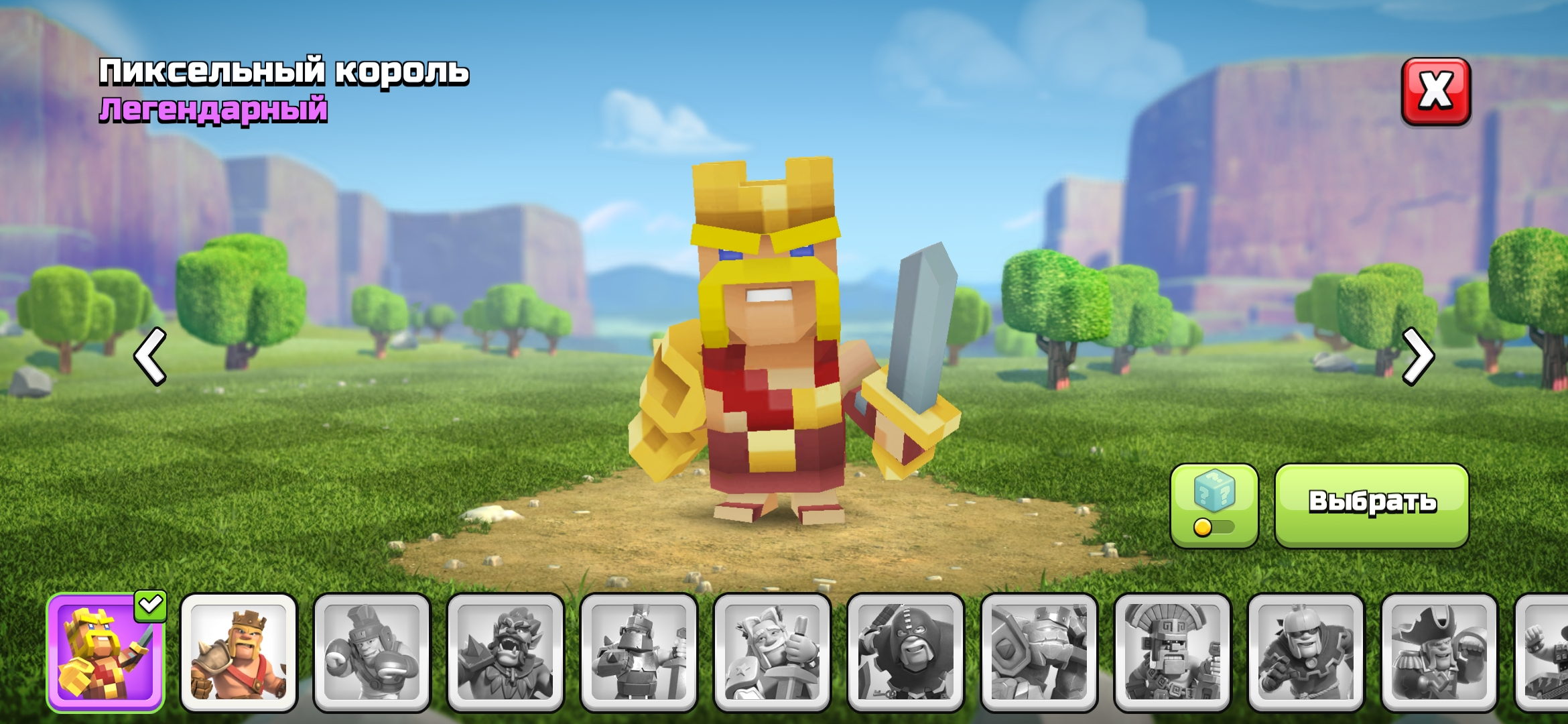This screenshot has height=724, width=1568.
Task: Select the Aztec-style stone mask king thumbnail
Action: 1172,652
